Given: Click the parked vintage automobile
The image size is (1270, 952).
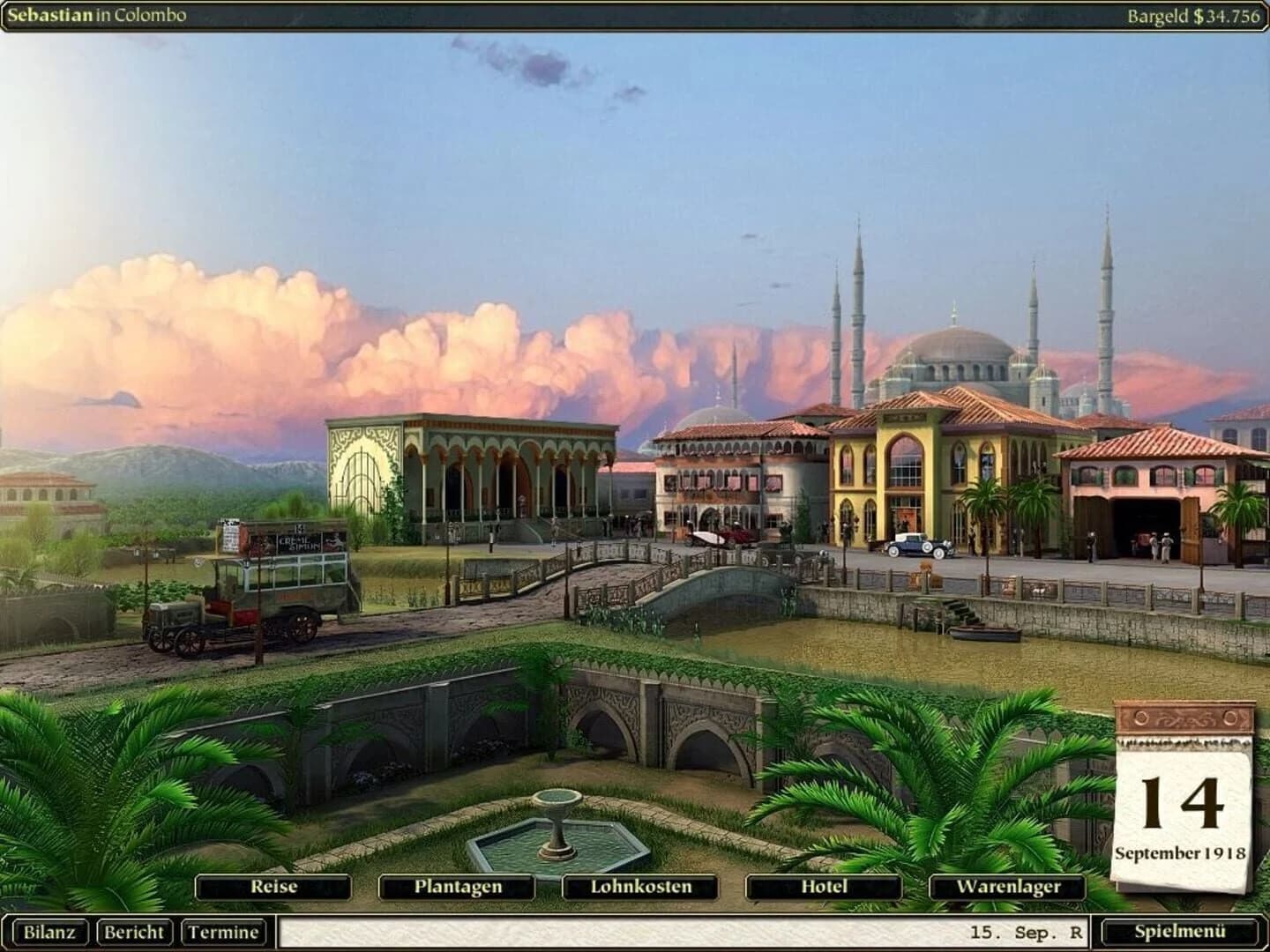Looking at the screenshot, I should [917, 547].
